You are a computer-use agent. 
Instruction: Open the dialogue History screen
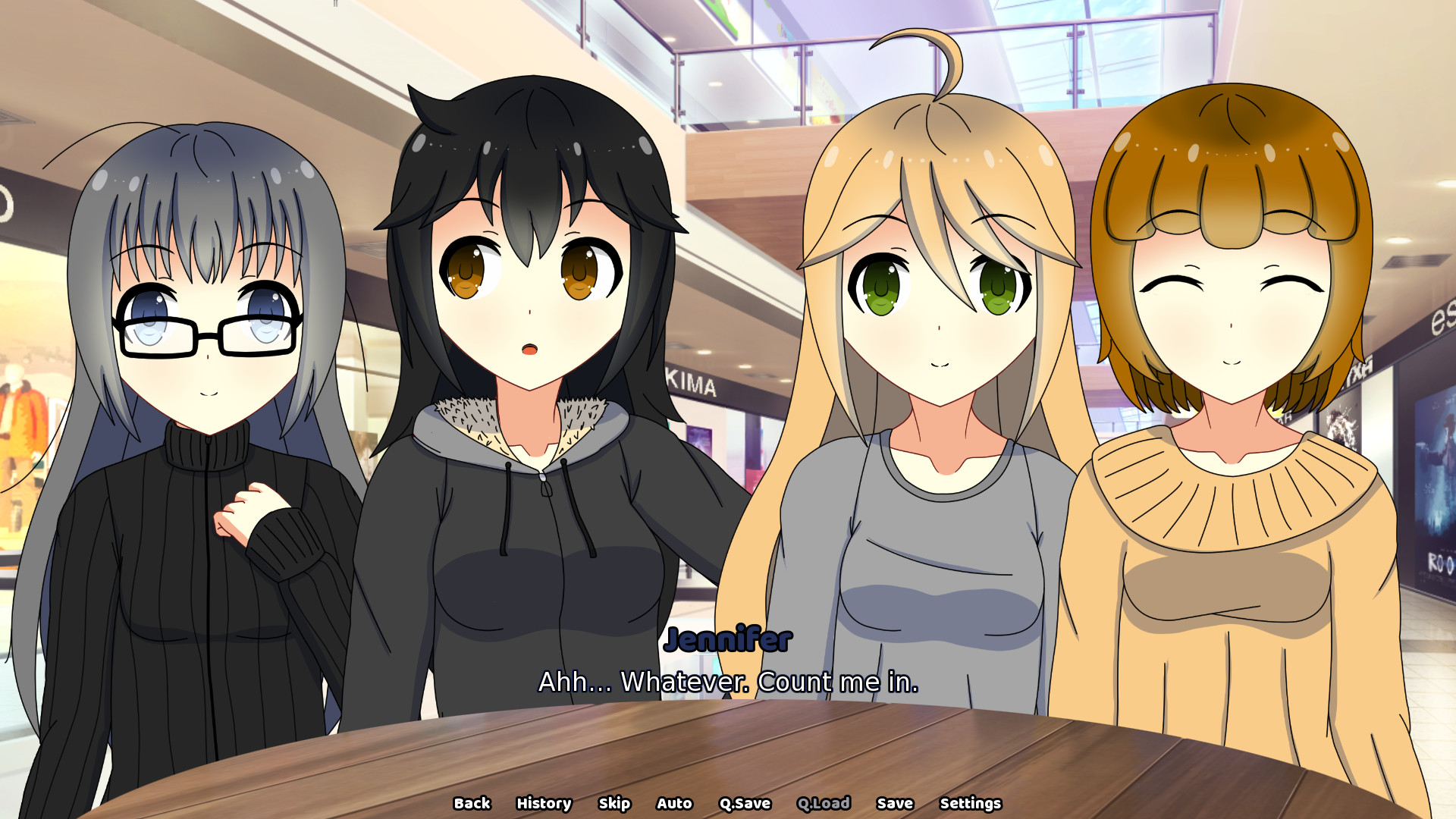[x=544, y=803]
